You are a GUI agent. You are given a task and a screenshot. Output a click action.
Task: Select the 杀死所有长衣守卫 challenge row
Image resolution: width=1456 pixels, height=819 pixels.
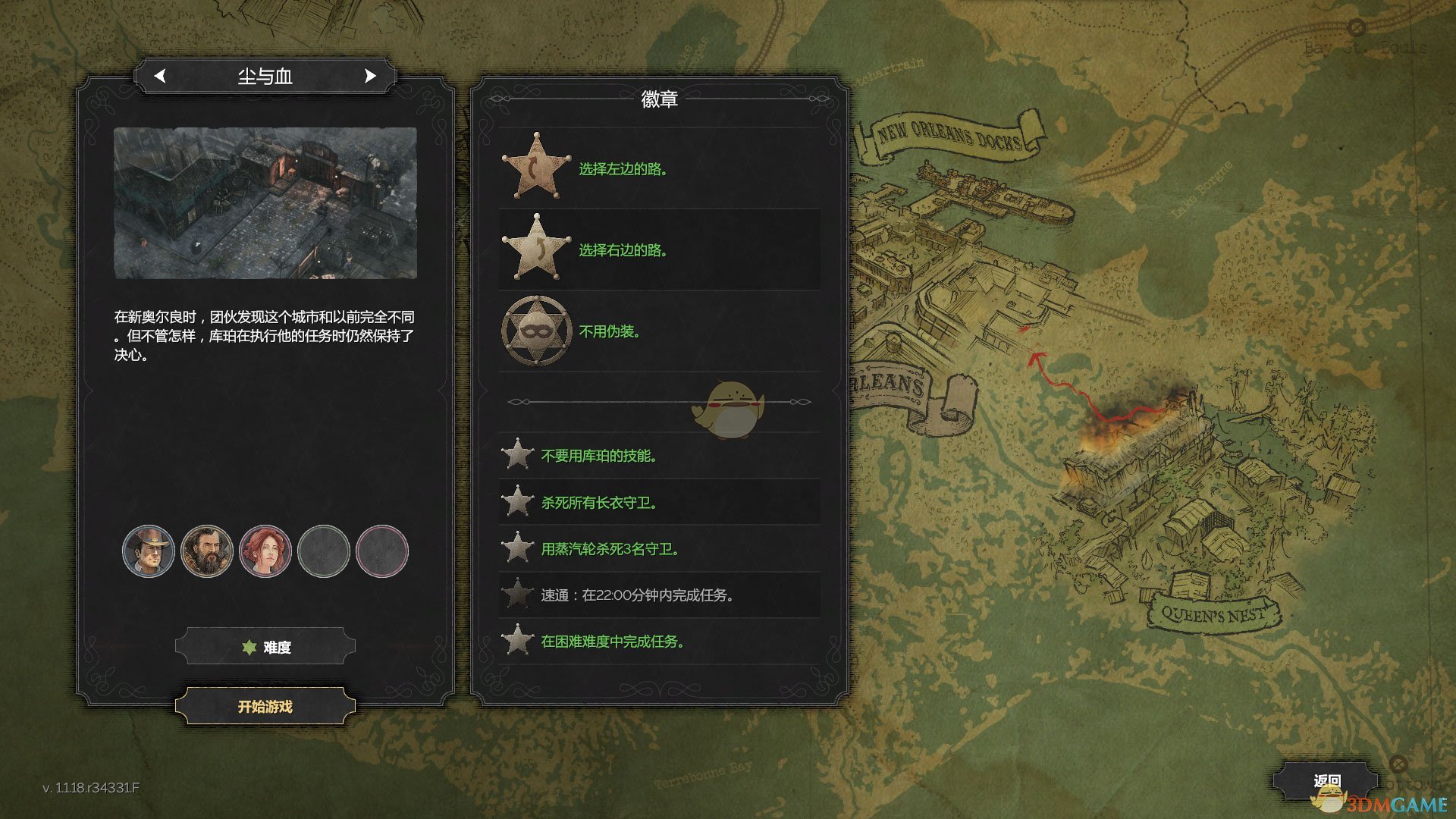click(658, 502)
